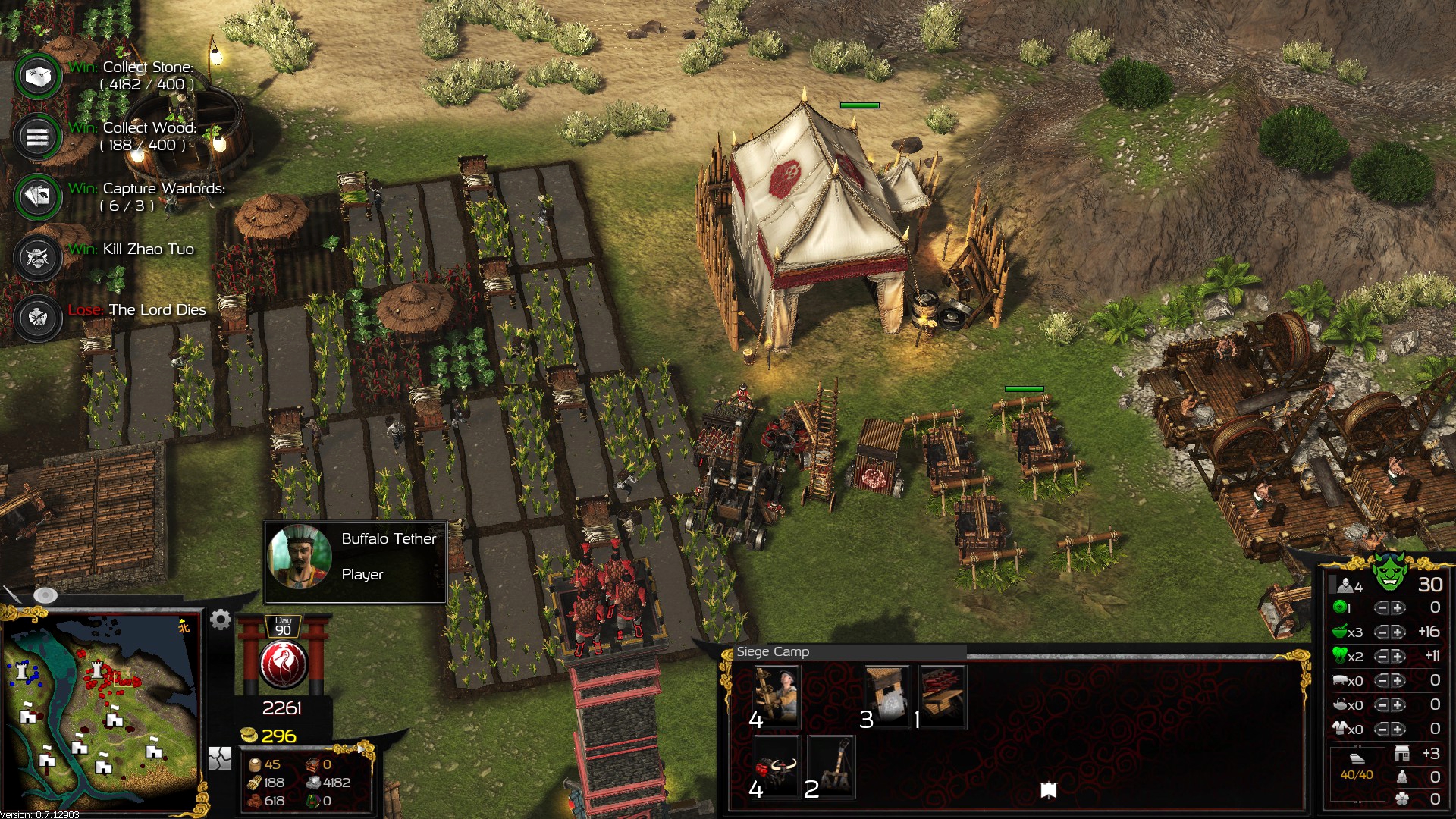Select the Capture Warlords objective icon
Screen dimensions: 1456x819
pos(38,197)
